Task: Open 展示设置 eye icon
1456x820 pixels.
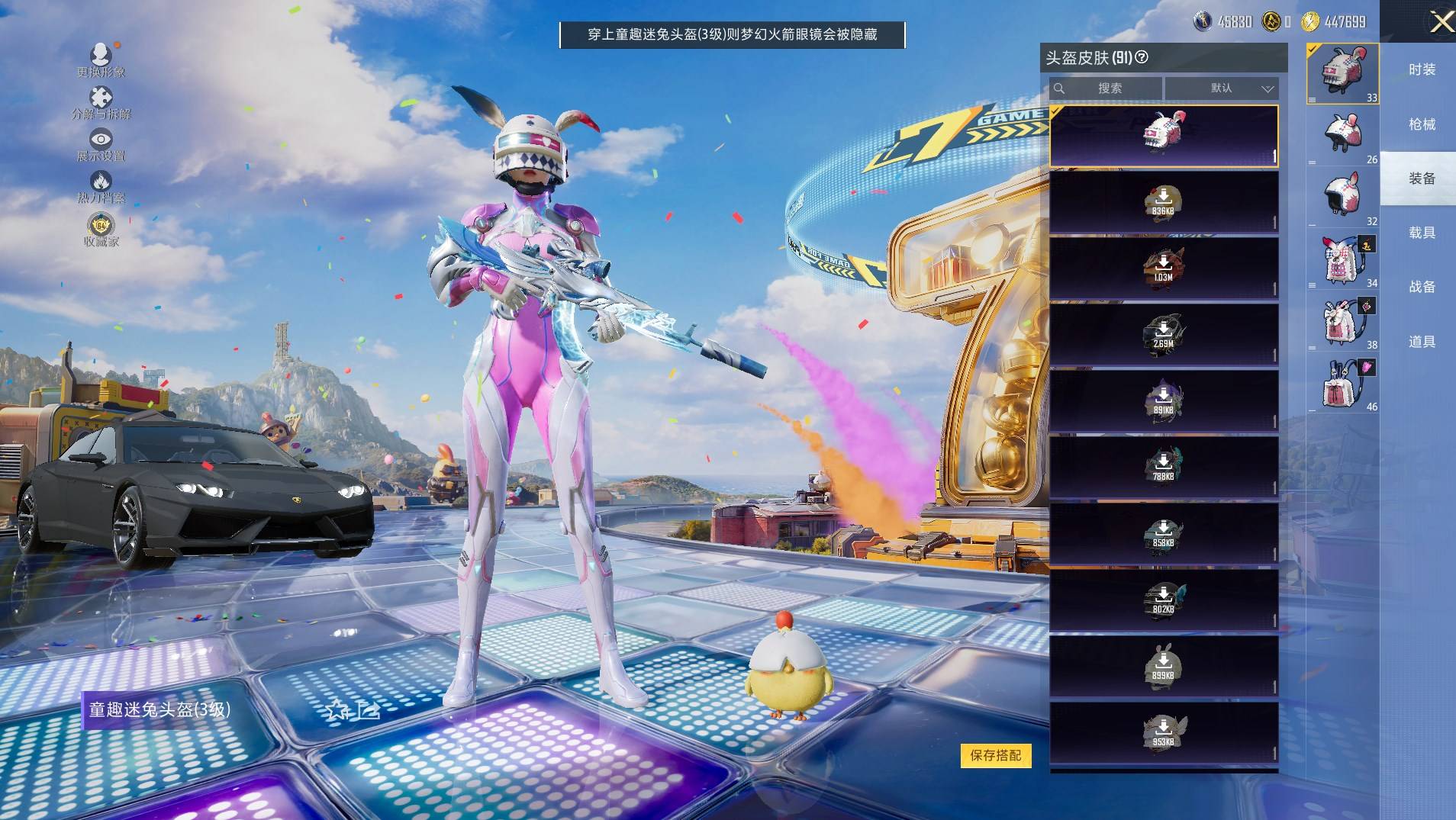Action: click(x=101, y=143)
